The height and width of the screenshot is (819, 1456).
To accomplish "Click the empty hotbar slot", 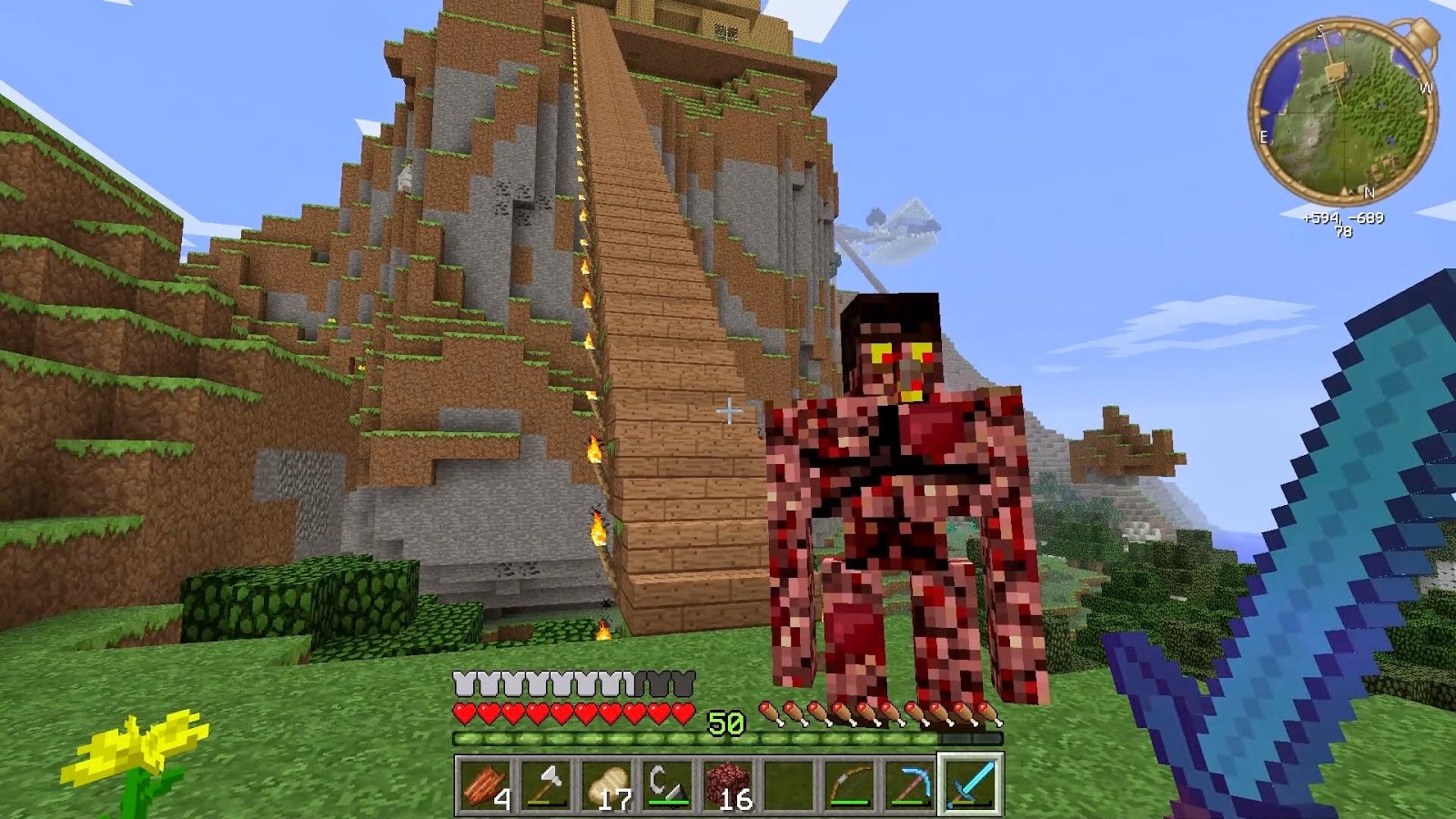I will point(788,790).
